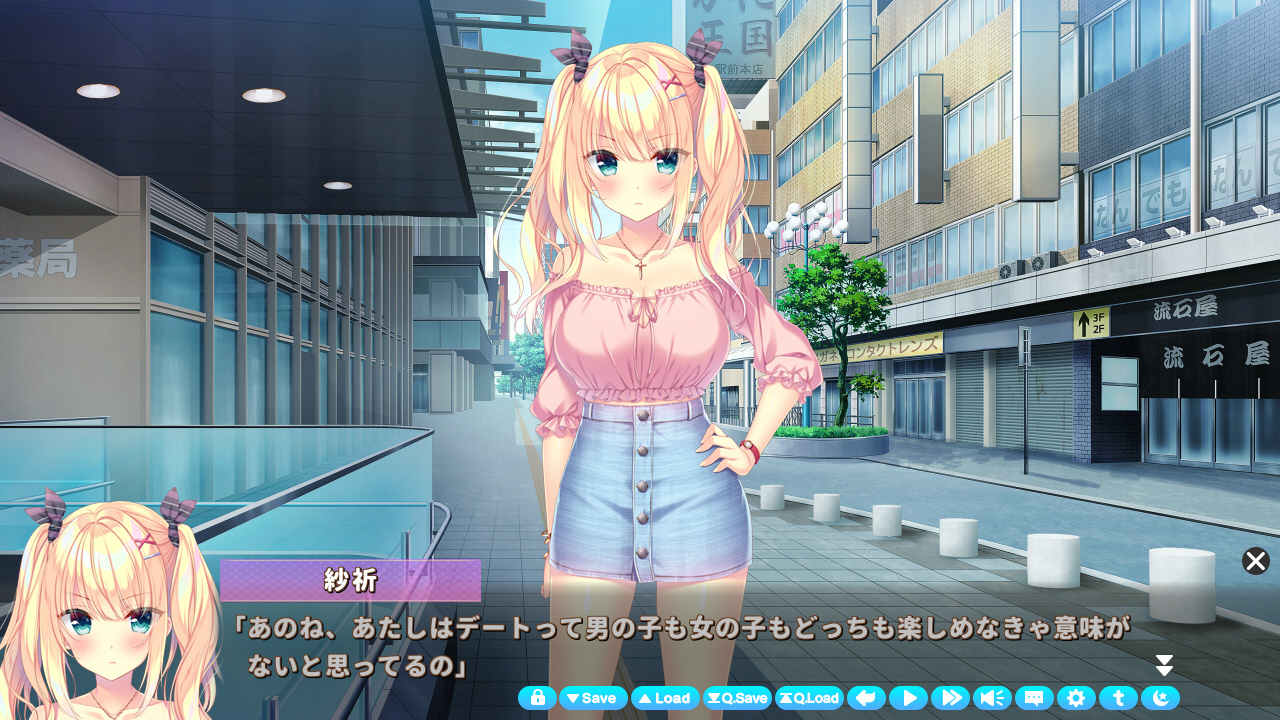Replay voice using the speaker icon
The height and width of the screenshot is (720, 1280).
[x=992, y=698]
